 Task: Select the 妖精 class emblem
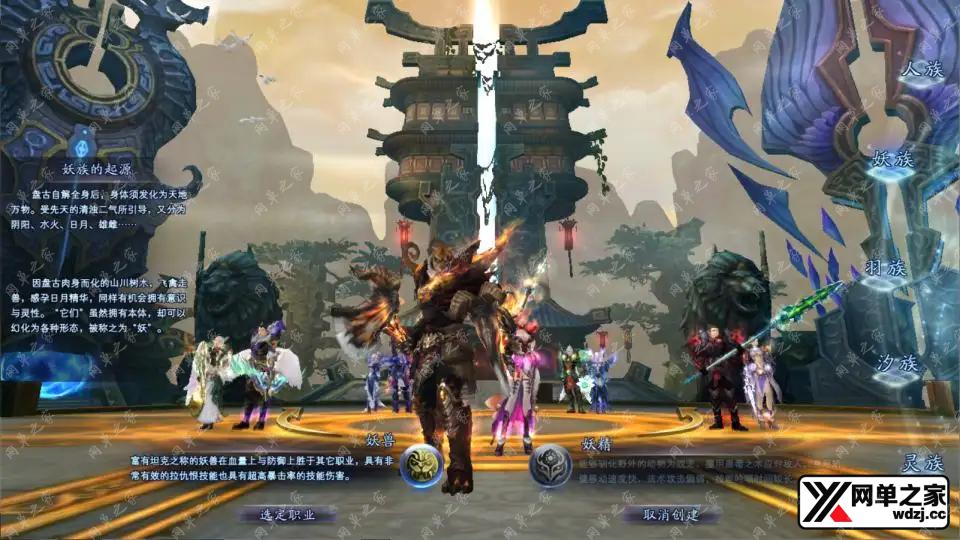550,466
